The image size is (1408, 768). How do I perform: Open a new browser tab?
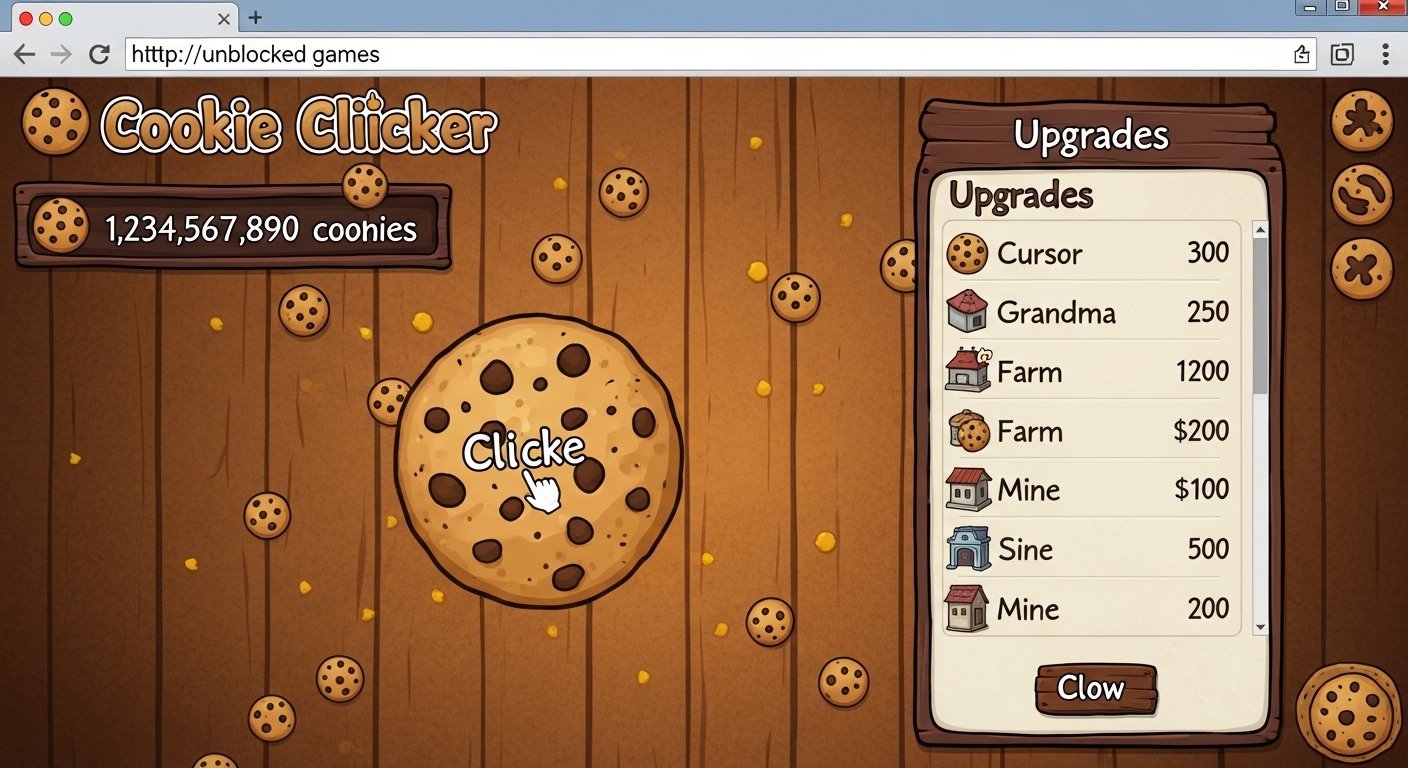pos(254,16)
